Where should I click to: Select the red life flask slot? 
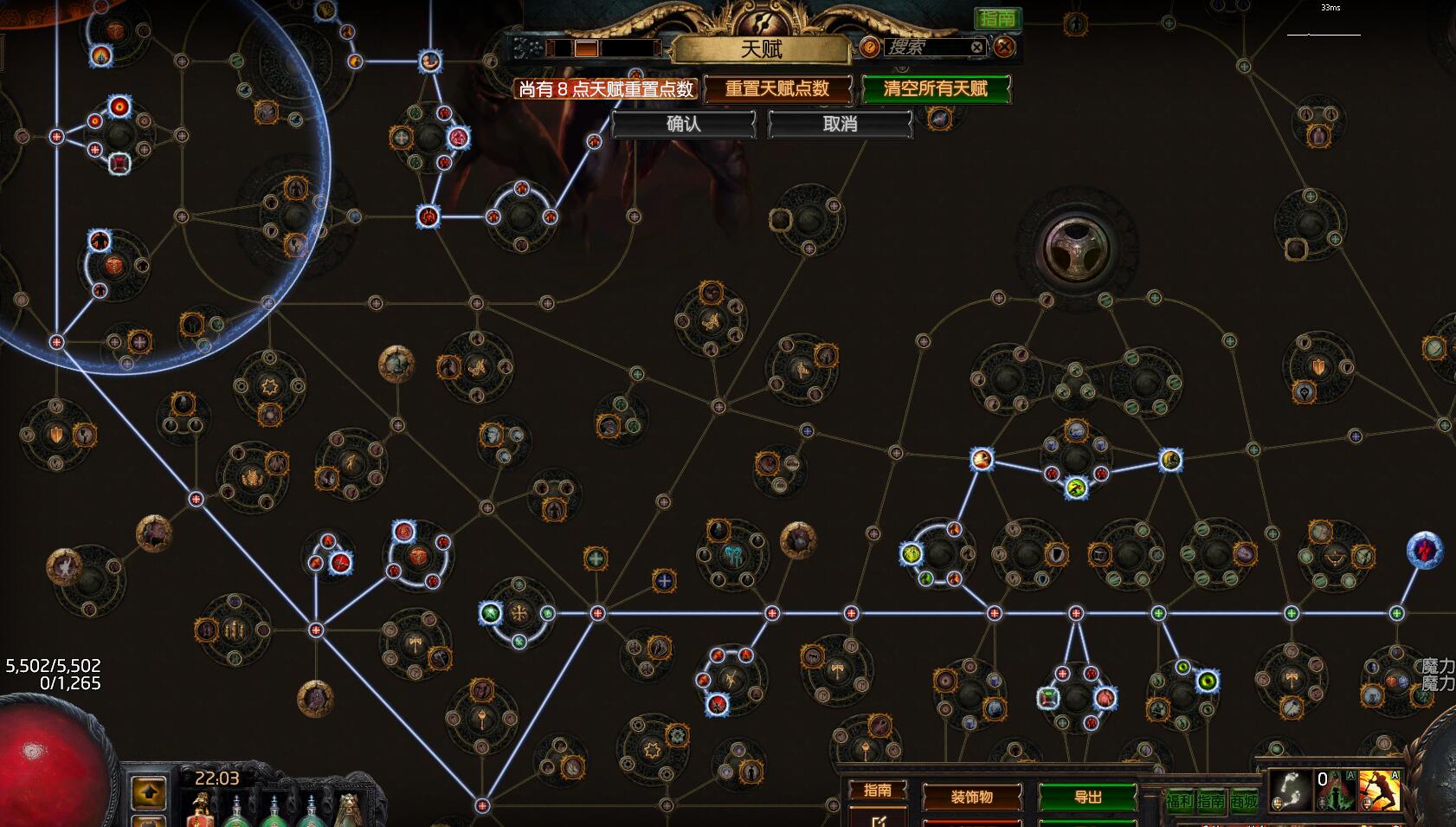click(x=200, y=812)
